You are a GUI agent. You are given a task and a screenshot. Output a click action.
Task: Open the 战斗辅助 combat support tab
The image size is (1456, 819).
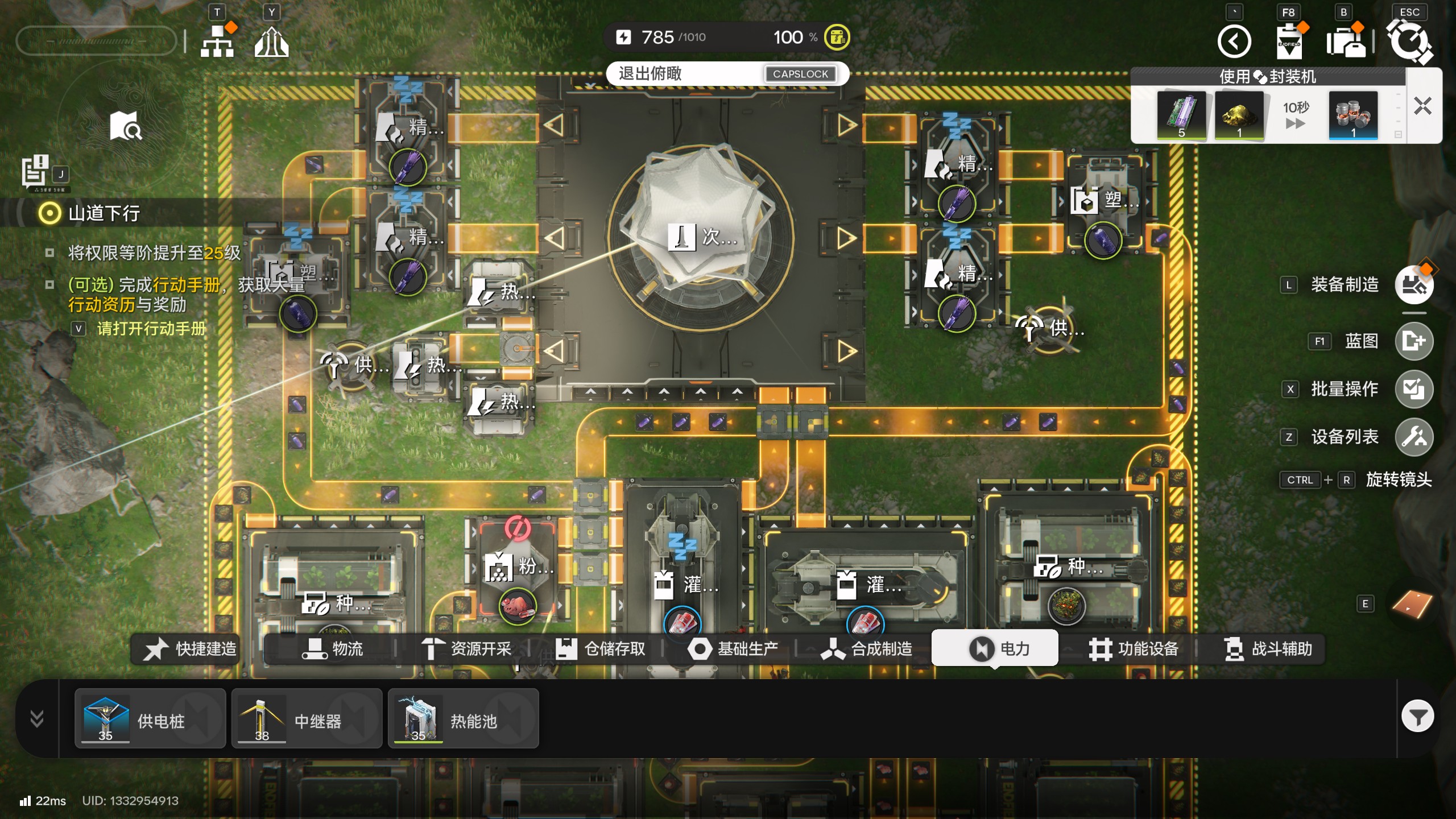1268,649
